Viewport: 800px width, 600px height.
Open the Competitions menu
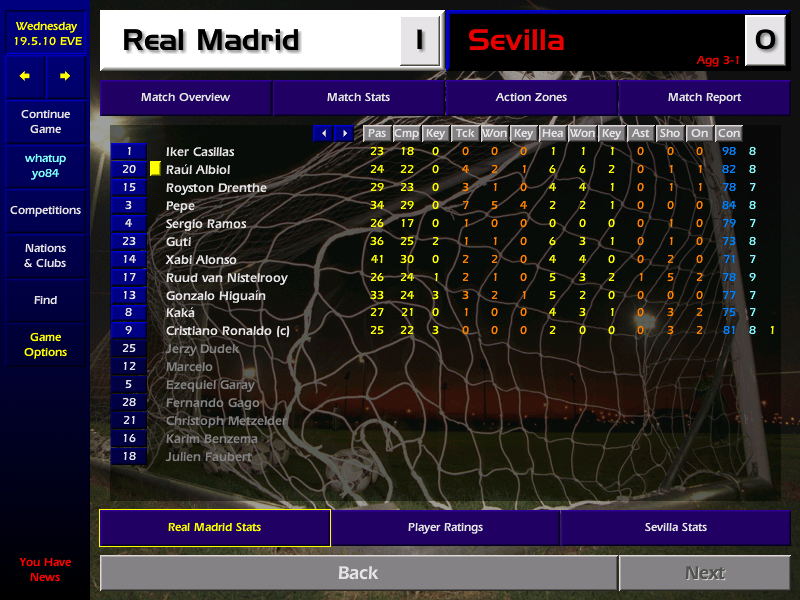coord(45,210)
